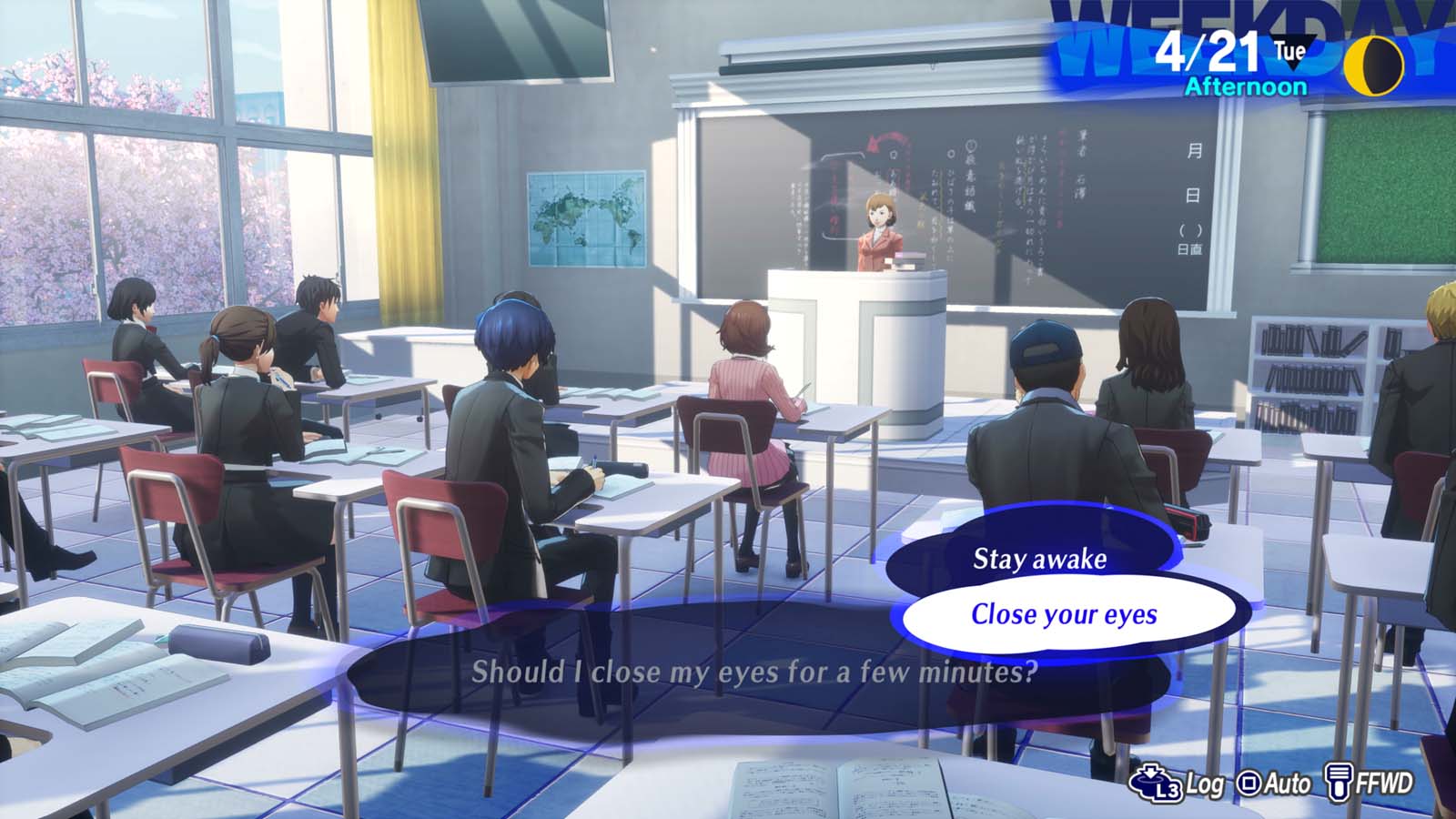Choose the Close your eyes response

click(x=1066, y=614)
